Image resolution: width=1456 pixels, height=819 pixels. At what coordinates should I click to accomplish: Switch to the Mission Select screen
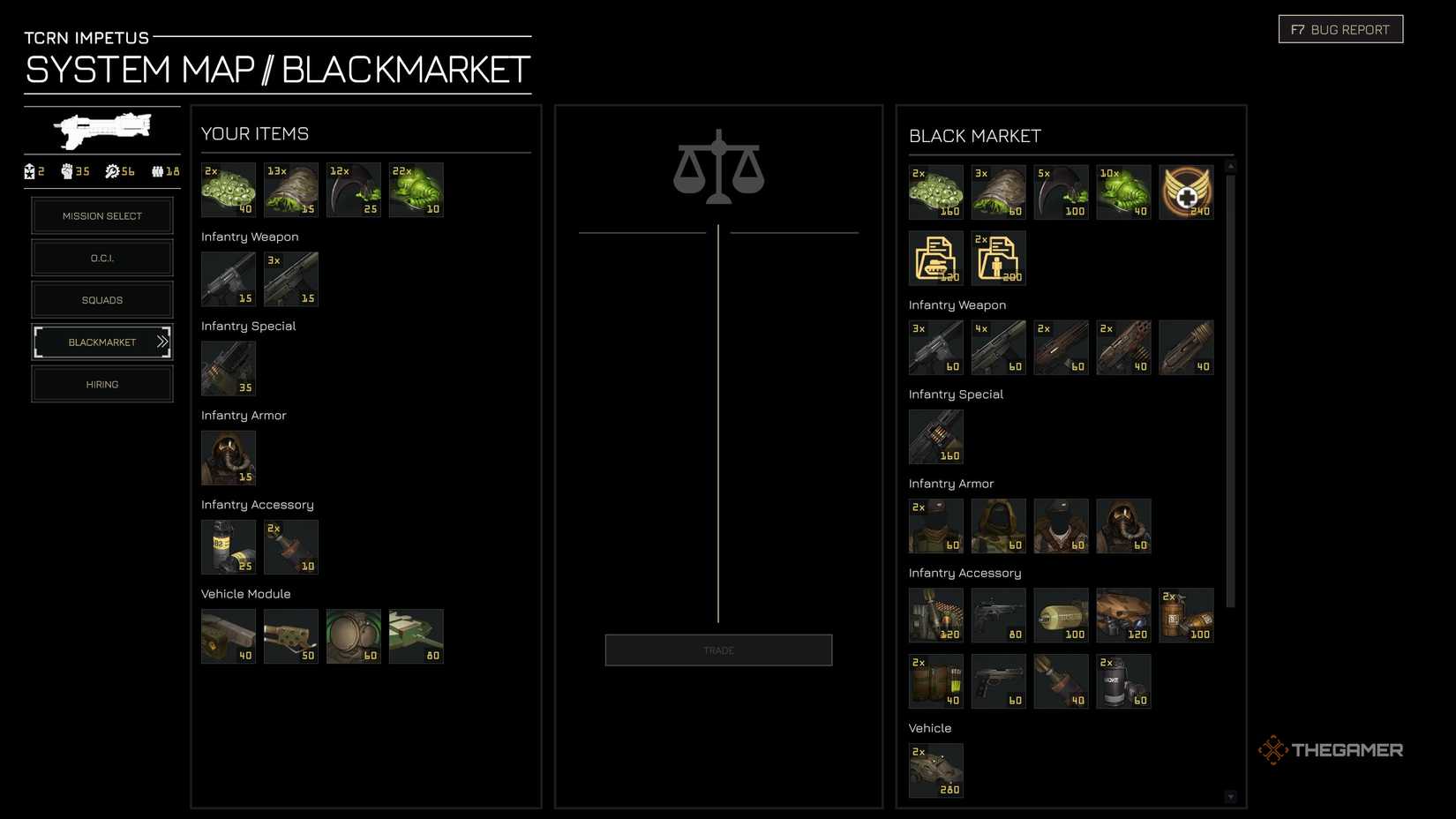[101, 215]
